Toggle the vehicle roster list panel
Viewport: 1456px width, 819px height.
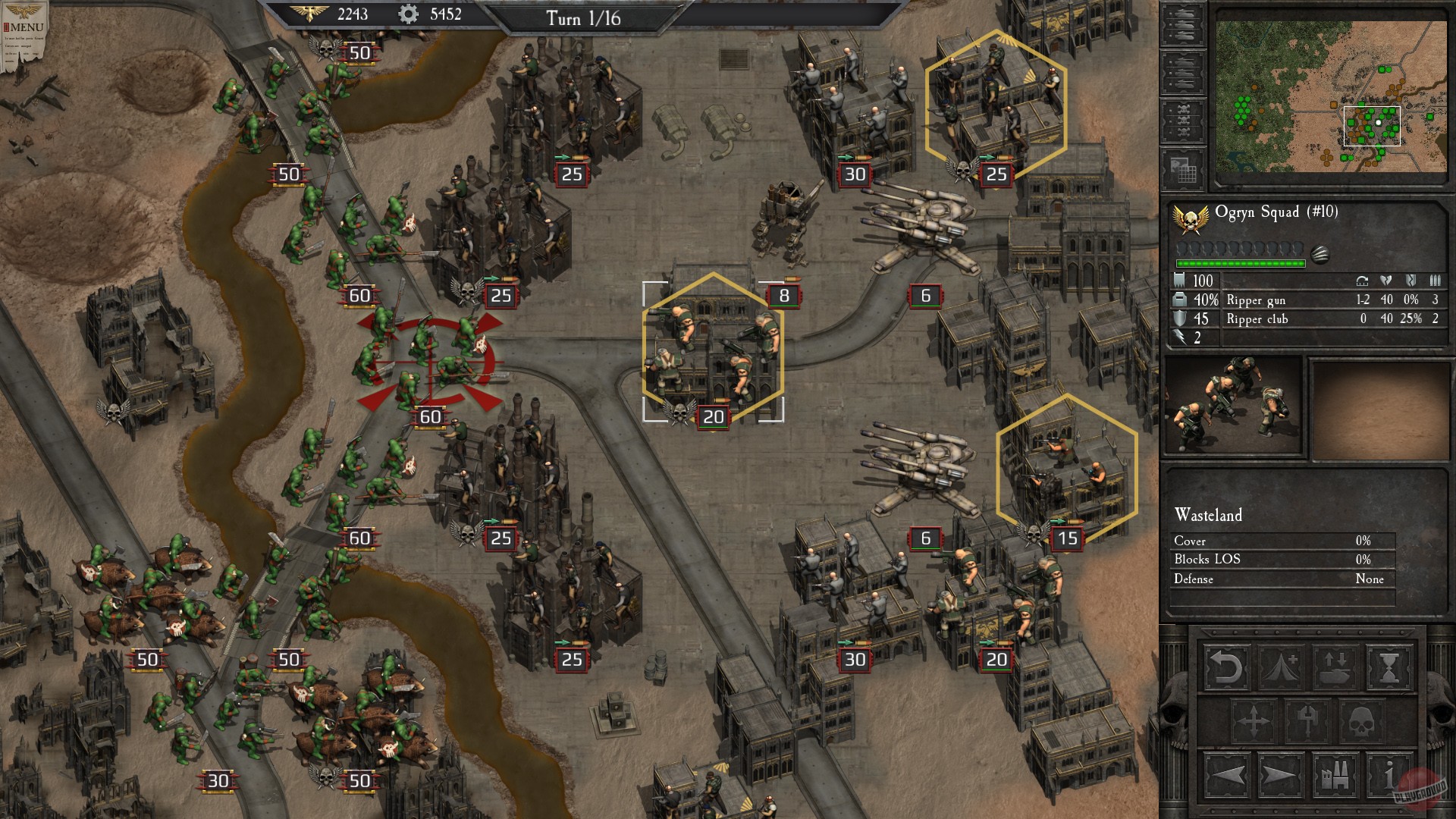click(x=1181, y=27)
